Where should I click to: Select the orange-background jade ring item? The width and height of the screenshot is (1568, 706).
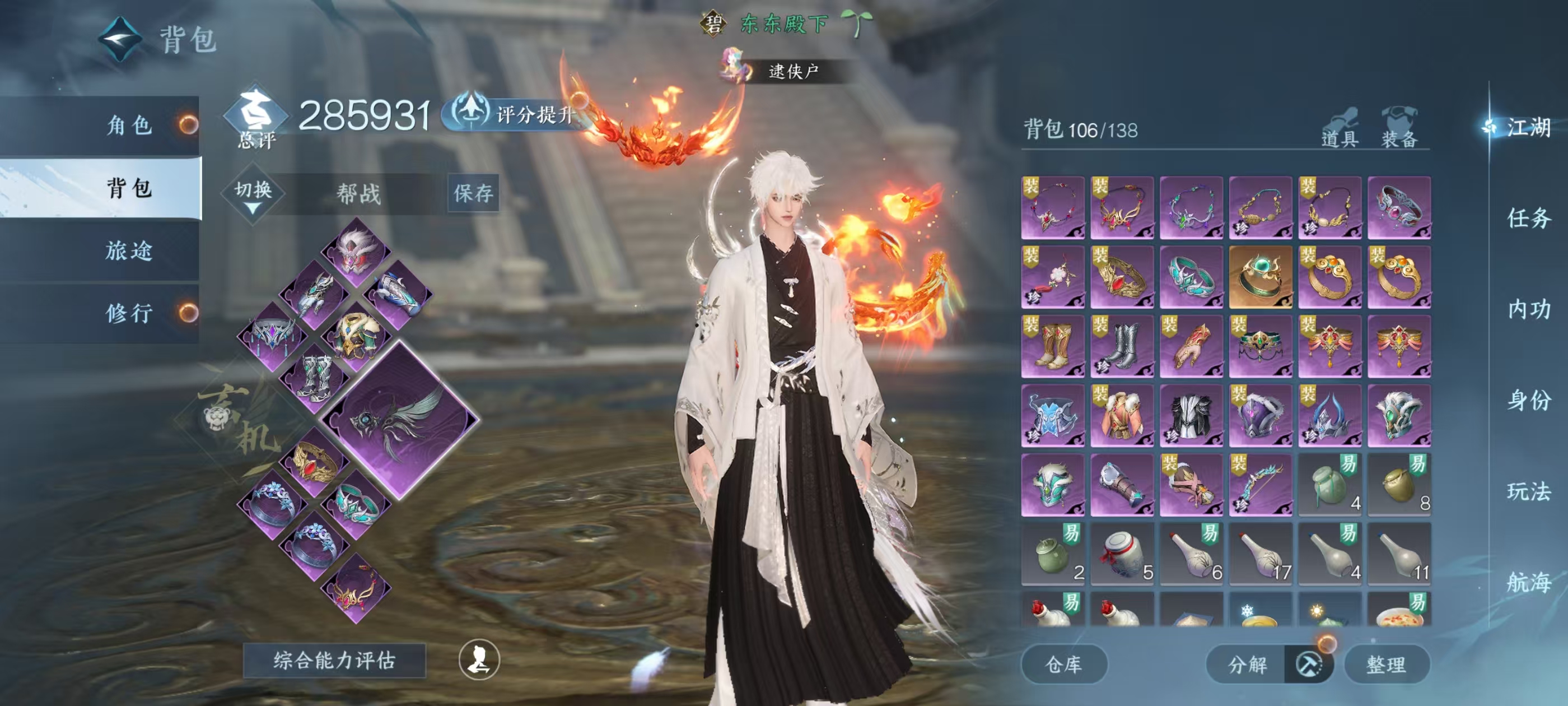tap(1260, 277)
